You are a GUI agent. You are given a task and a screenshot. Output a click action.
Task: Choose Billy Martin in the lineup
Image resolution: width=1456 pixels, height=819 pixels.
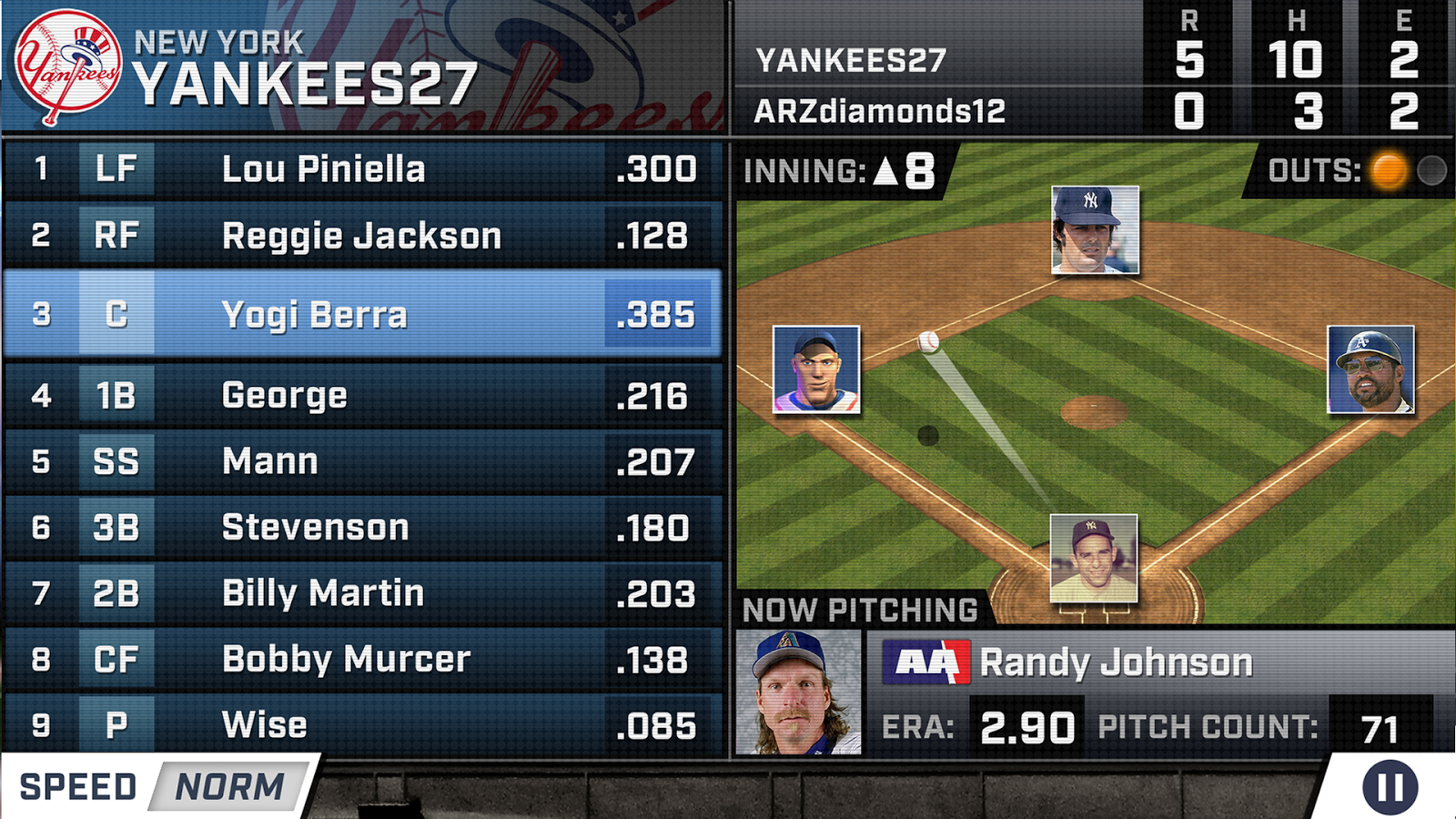(362, 593)
